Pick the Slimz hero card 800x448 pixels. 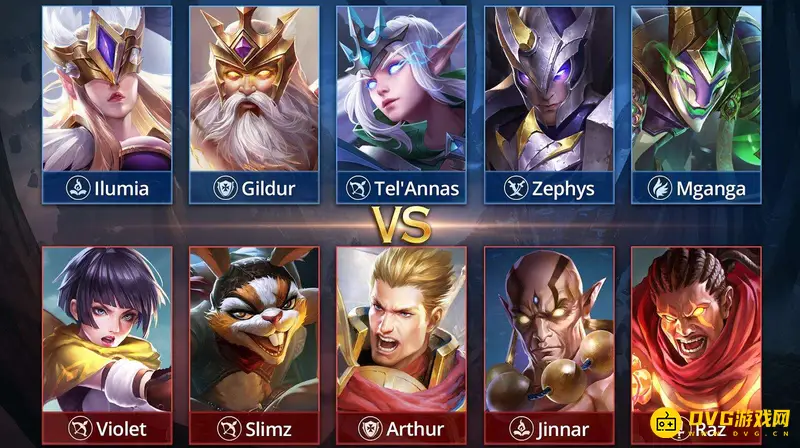click(x=254, y=343)
